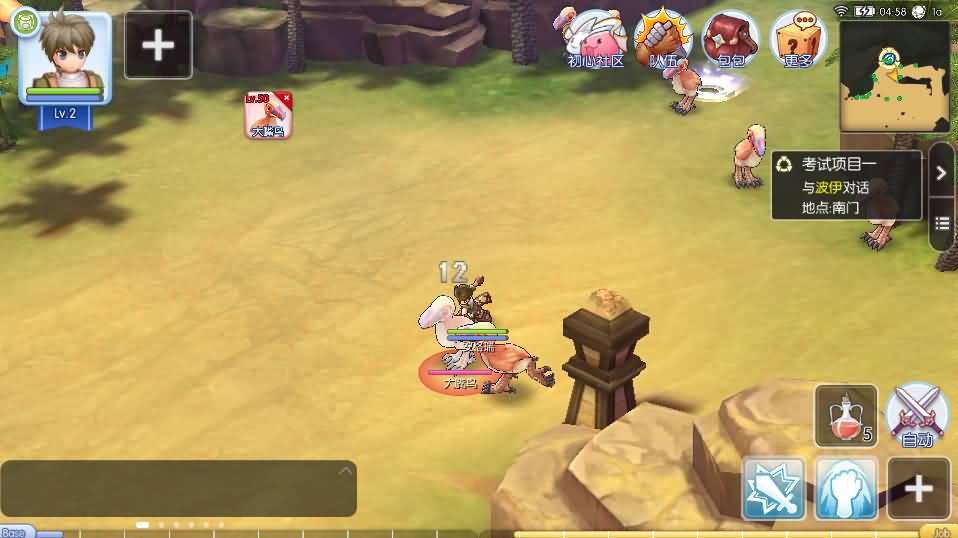Image resolution: width=958 pixels, height=538 pixels.
Task: Open the quest list button
Action: click(x=941, y=222)
